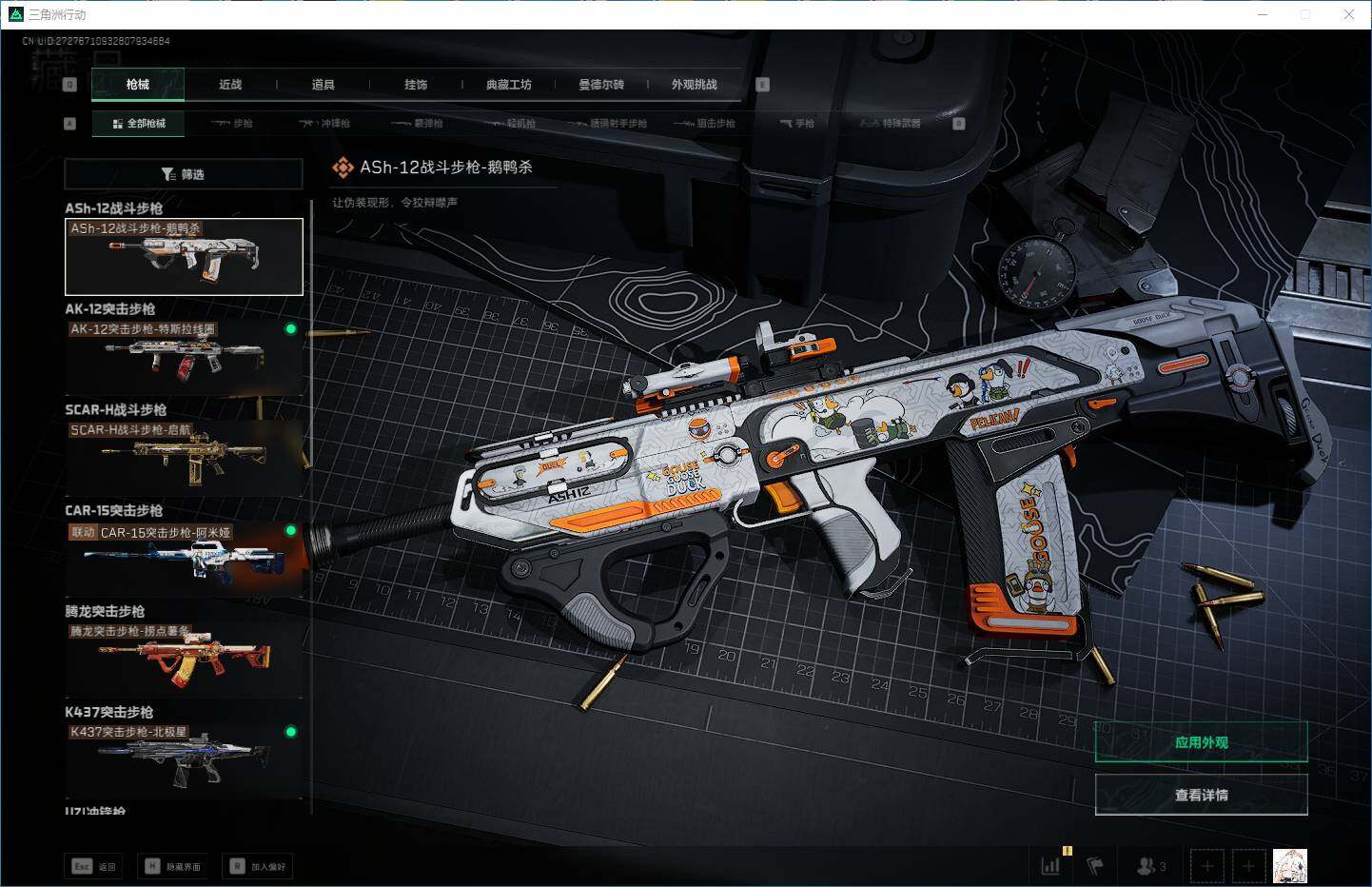The height and width of the screenshot is (887, 1372).
Task: Open 查看详情 to view details
Action: pos(1201,795)
